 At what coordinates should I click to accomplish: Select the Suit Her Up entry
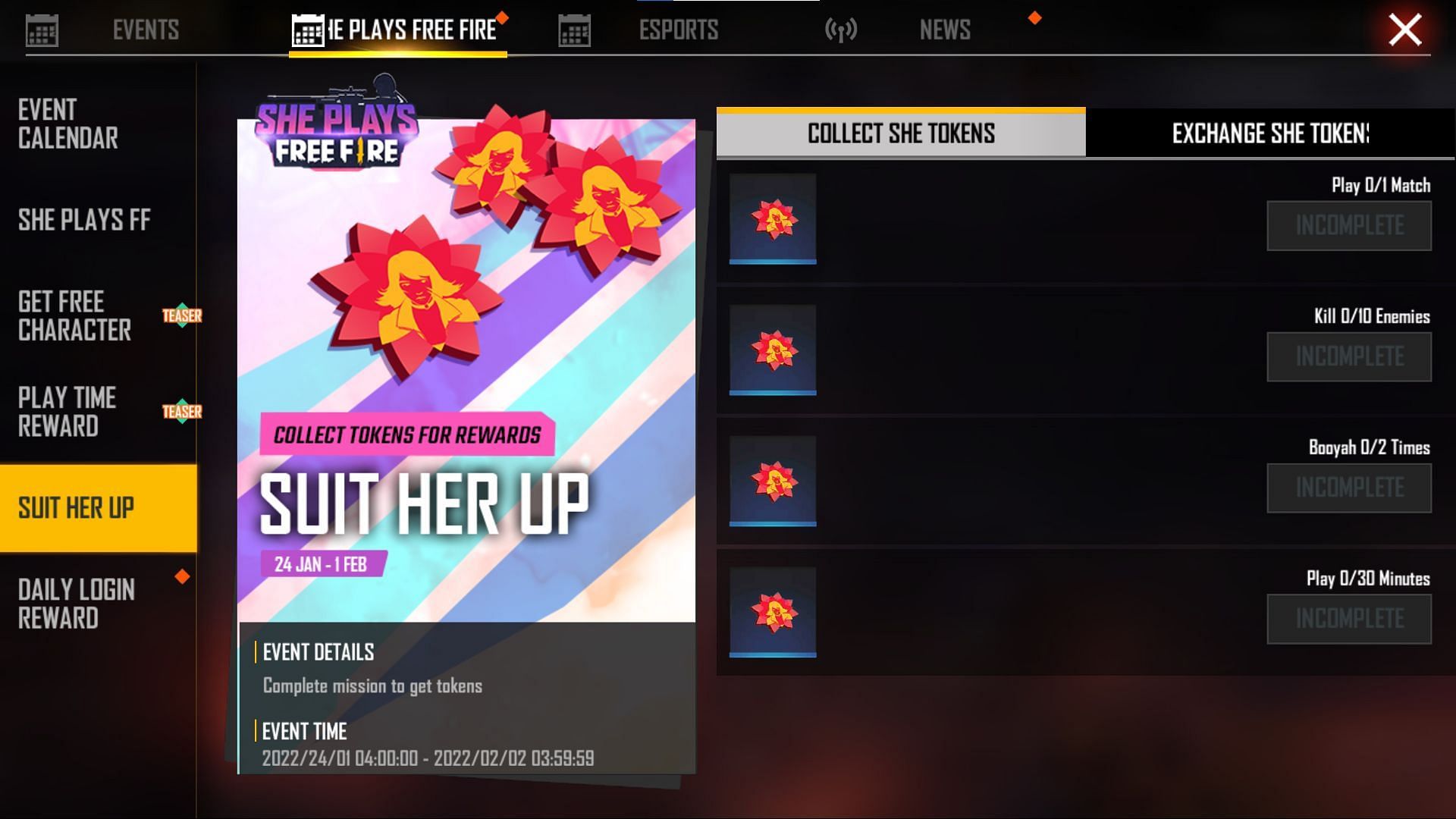tap(77, 508)
